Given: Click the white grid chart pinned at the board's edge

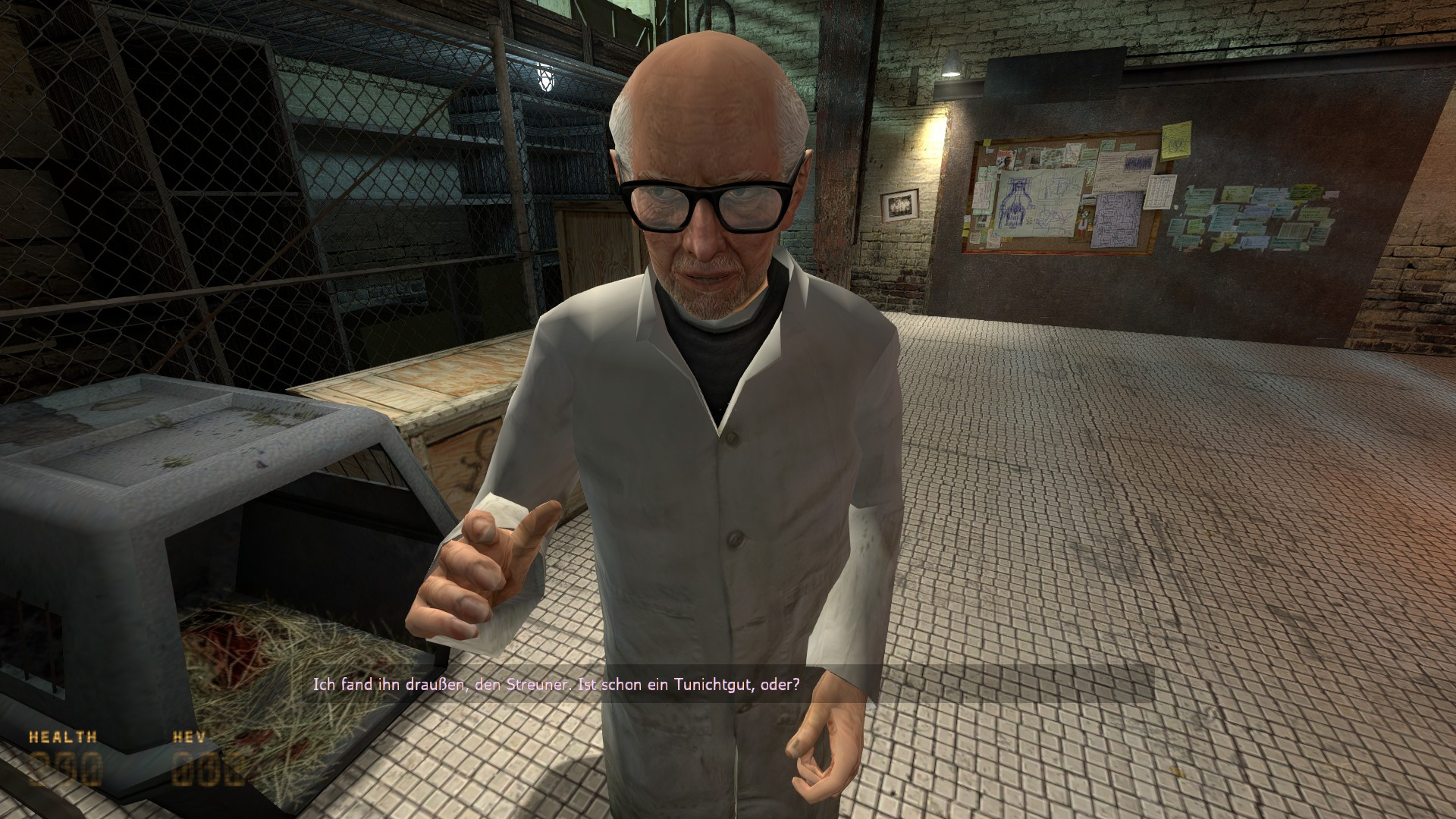Looking at the screenshot, I should (1159, 193).
